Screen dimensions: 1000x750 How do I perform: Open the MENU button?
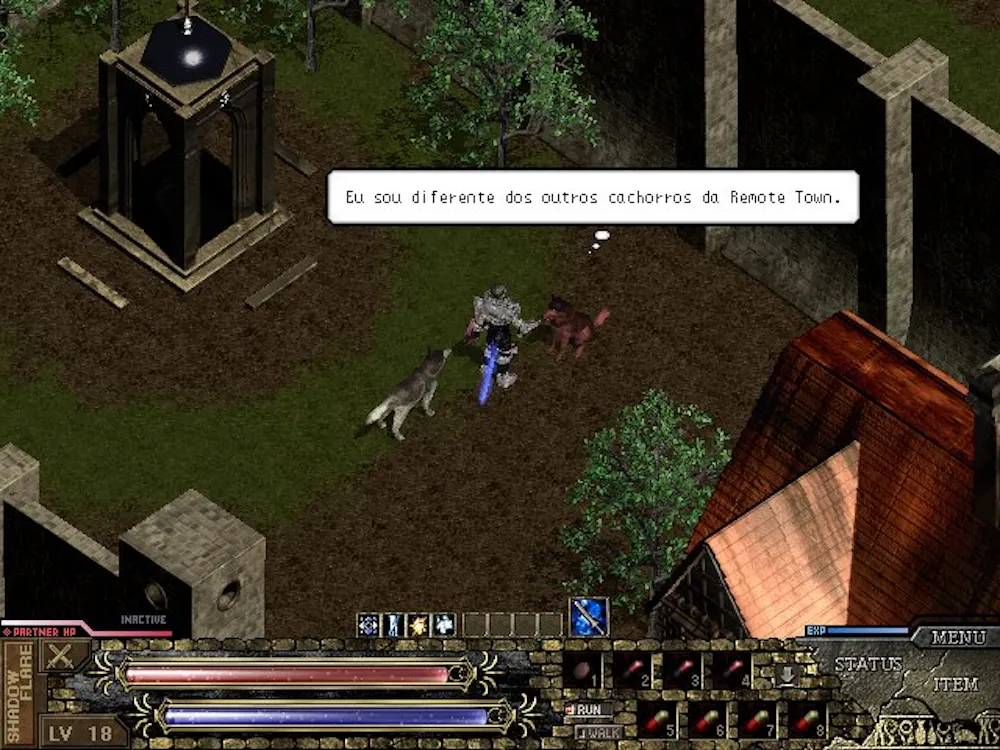click(x=958, y=637)
